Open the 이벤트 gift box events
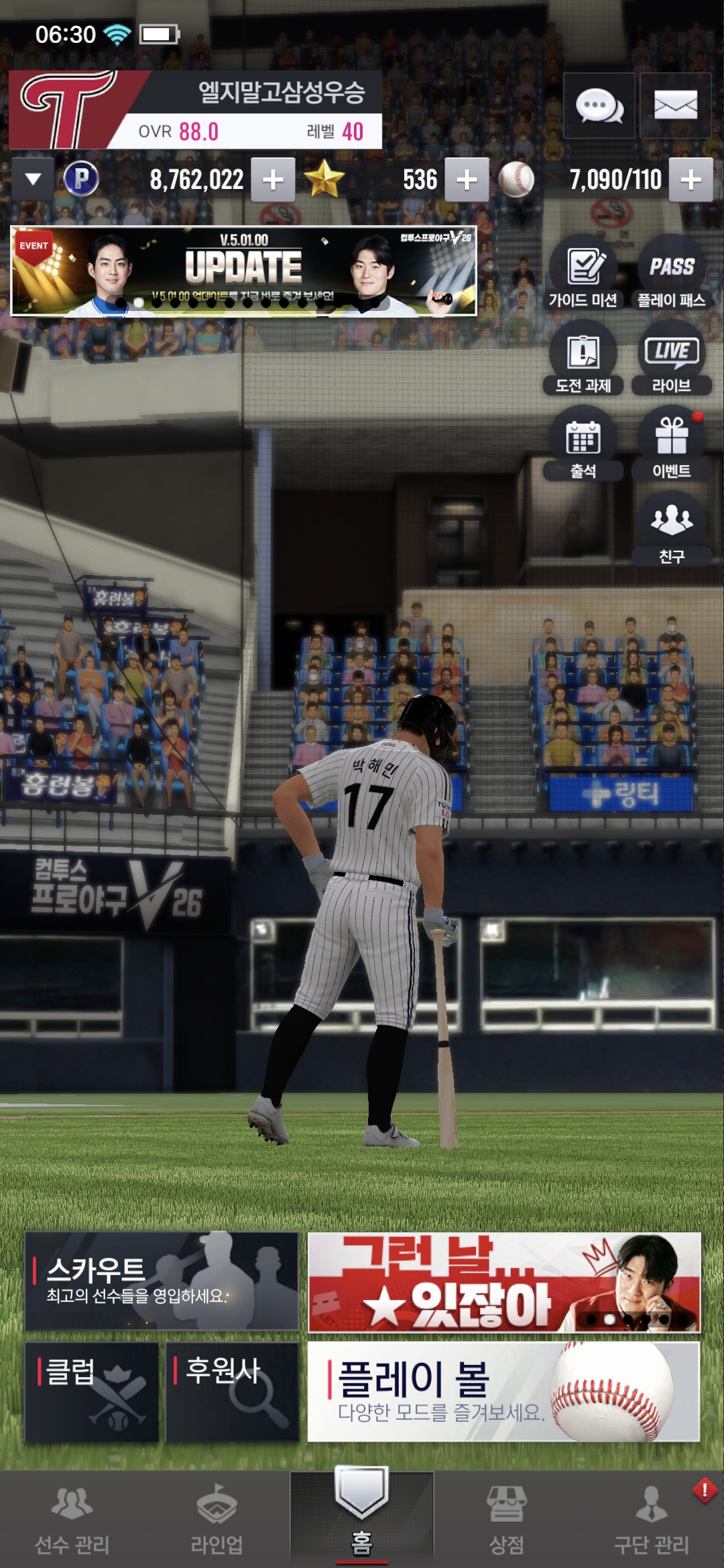The image size is (724, 1568). point(671,444)
